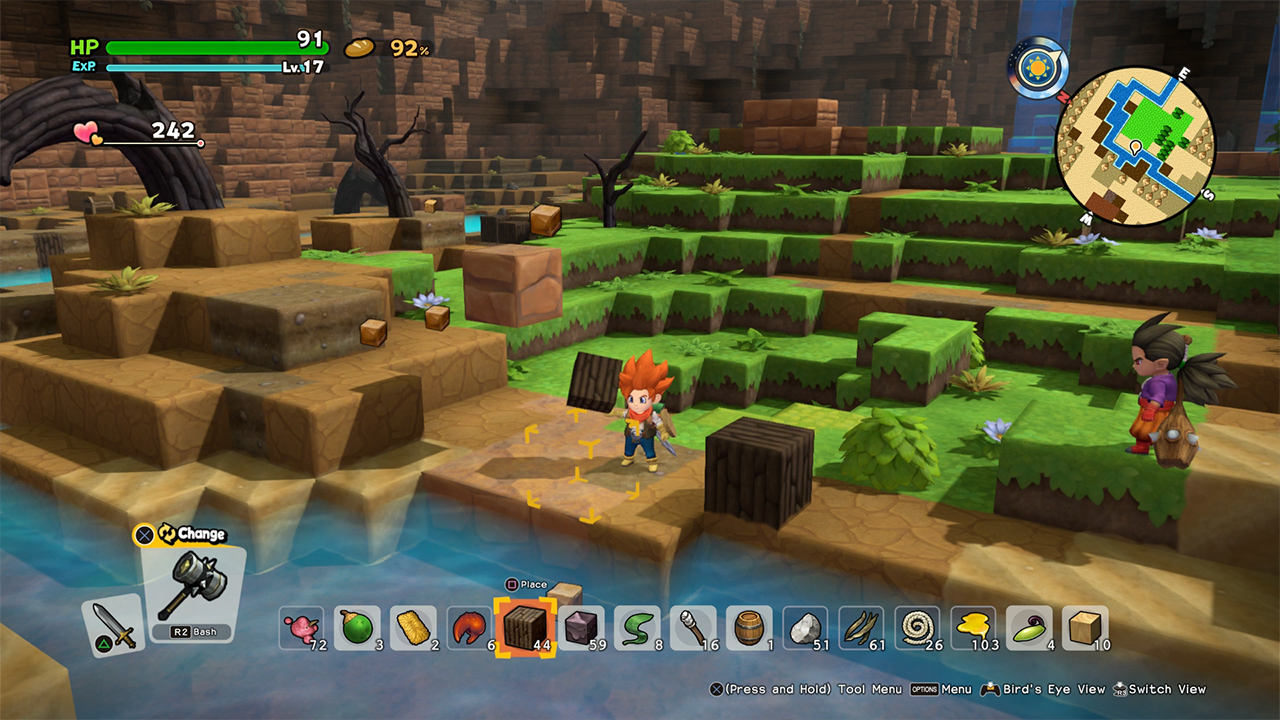Select the light wooden block slot
1280x720 pixels.
click(x=1085, y=628)
